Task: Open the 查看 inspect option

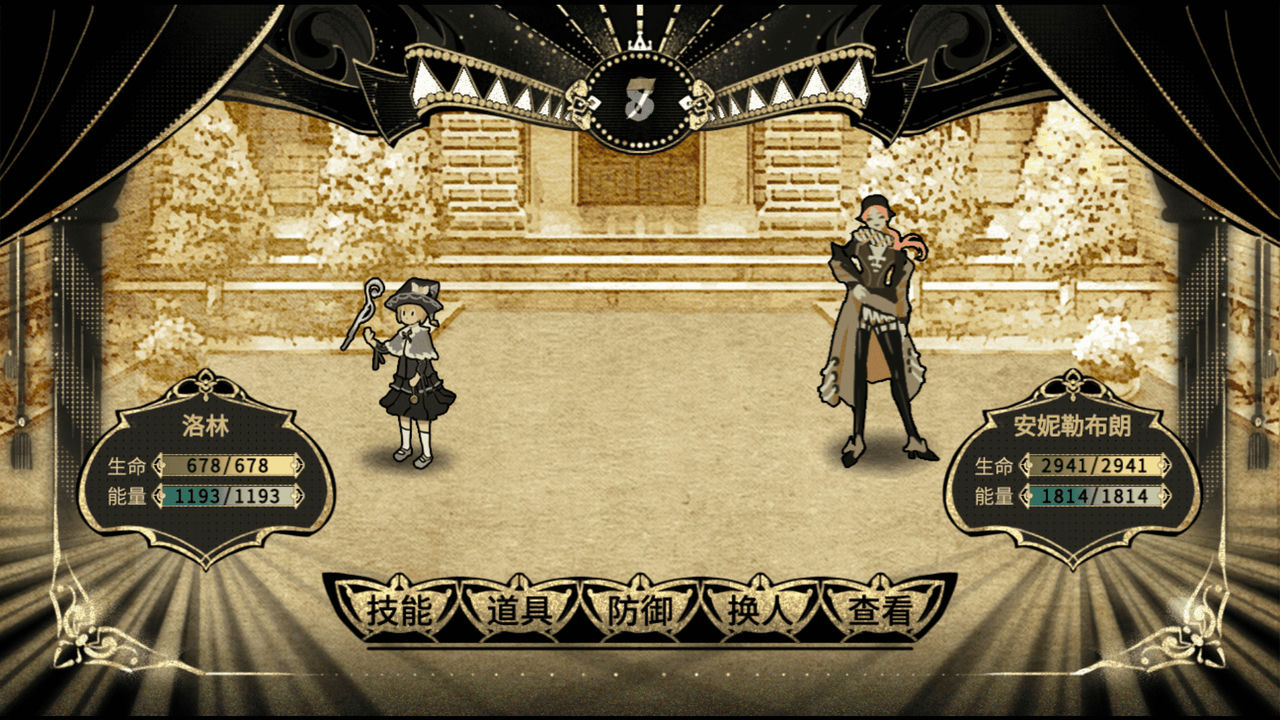Action: (880, 610)
